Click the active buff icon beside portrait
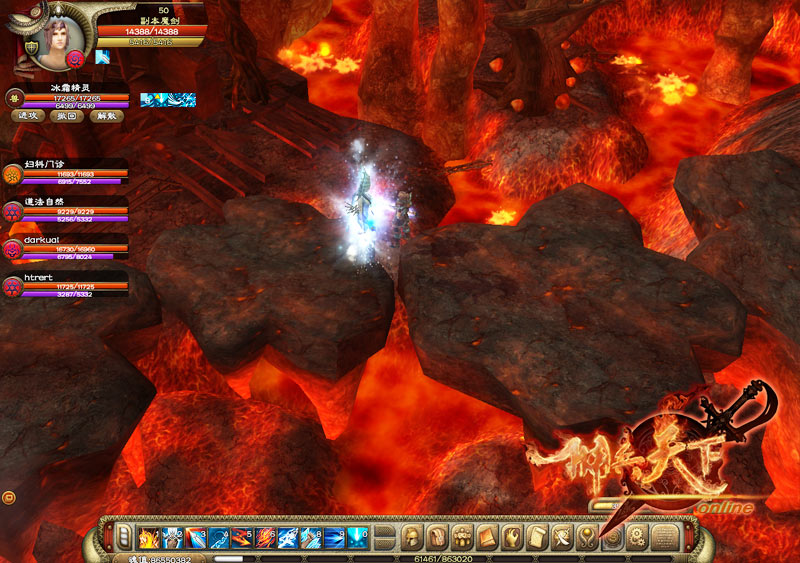 pyautogui.click(x=102, y=57)
